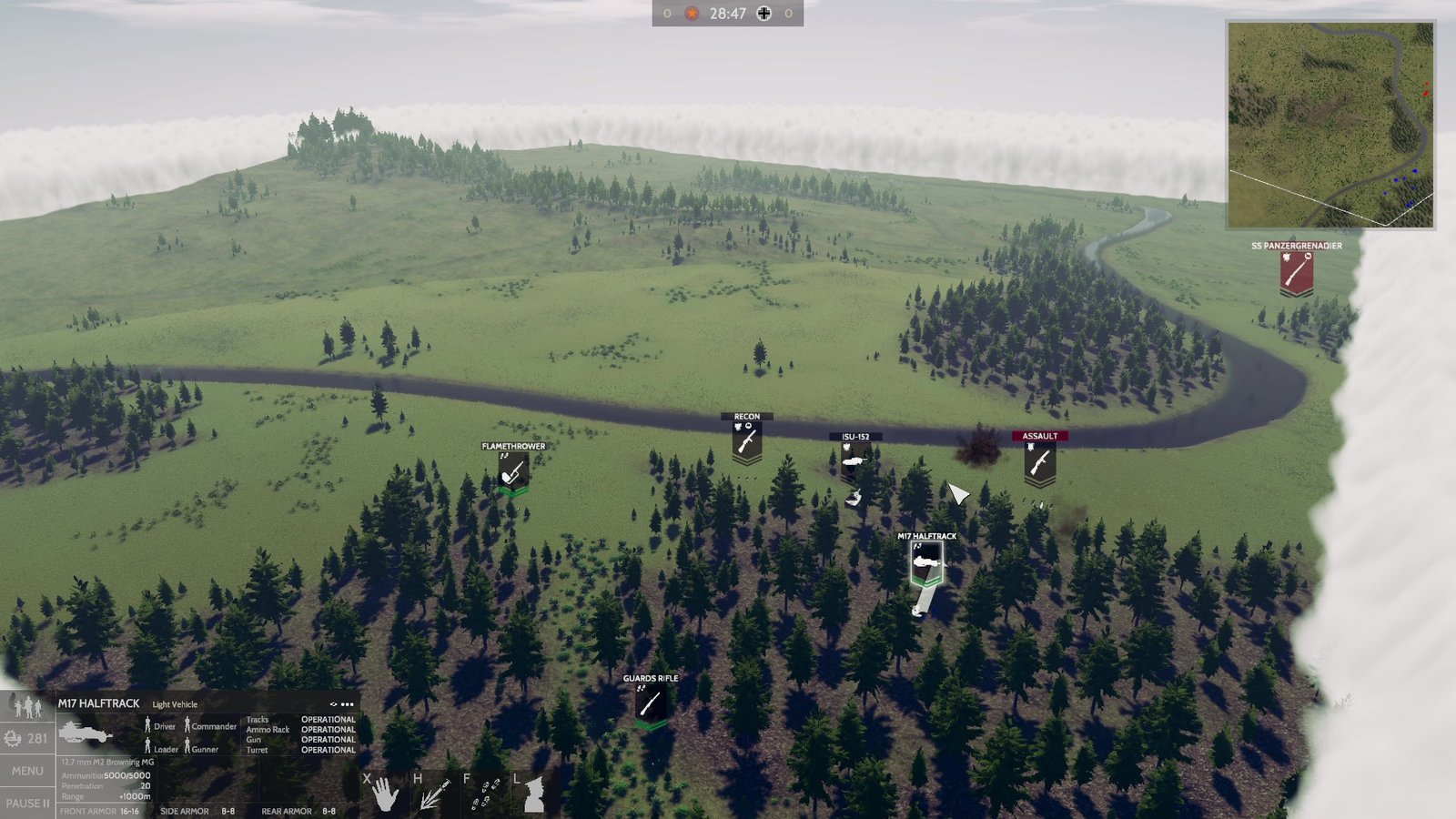Select the Flamethrower unit marker
Screen dimensions: 1456x819
(514, 470)
